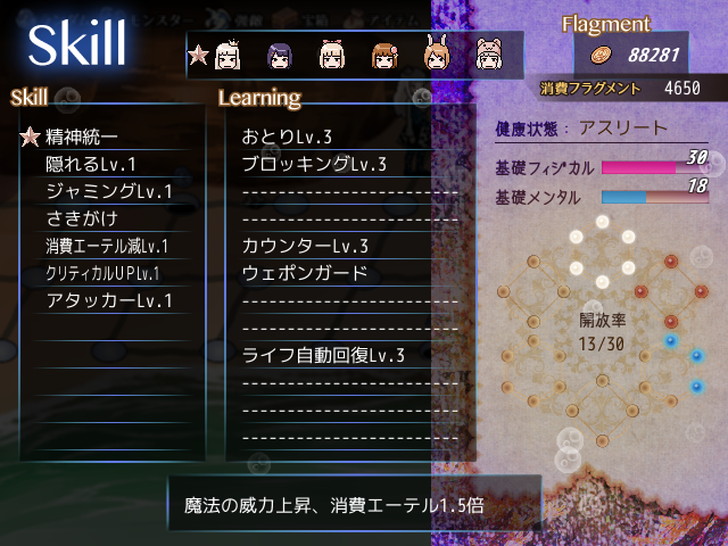Select the purple-haired character portrait
This screenshot has width=728, height=546.
coord(279,55)
